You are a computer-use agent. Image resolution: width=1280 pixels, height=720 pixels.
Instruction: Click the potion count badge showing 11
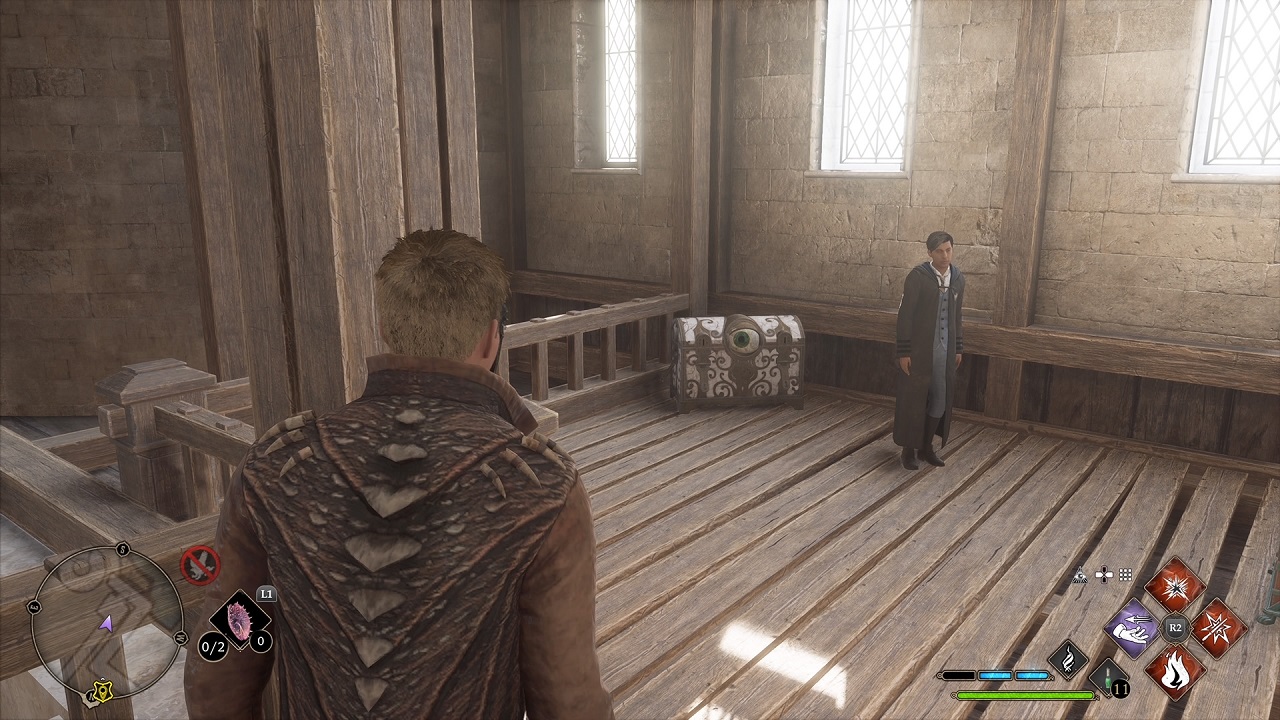[1121, 688]
